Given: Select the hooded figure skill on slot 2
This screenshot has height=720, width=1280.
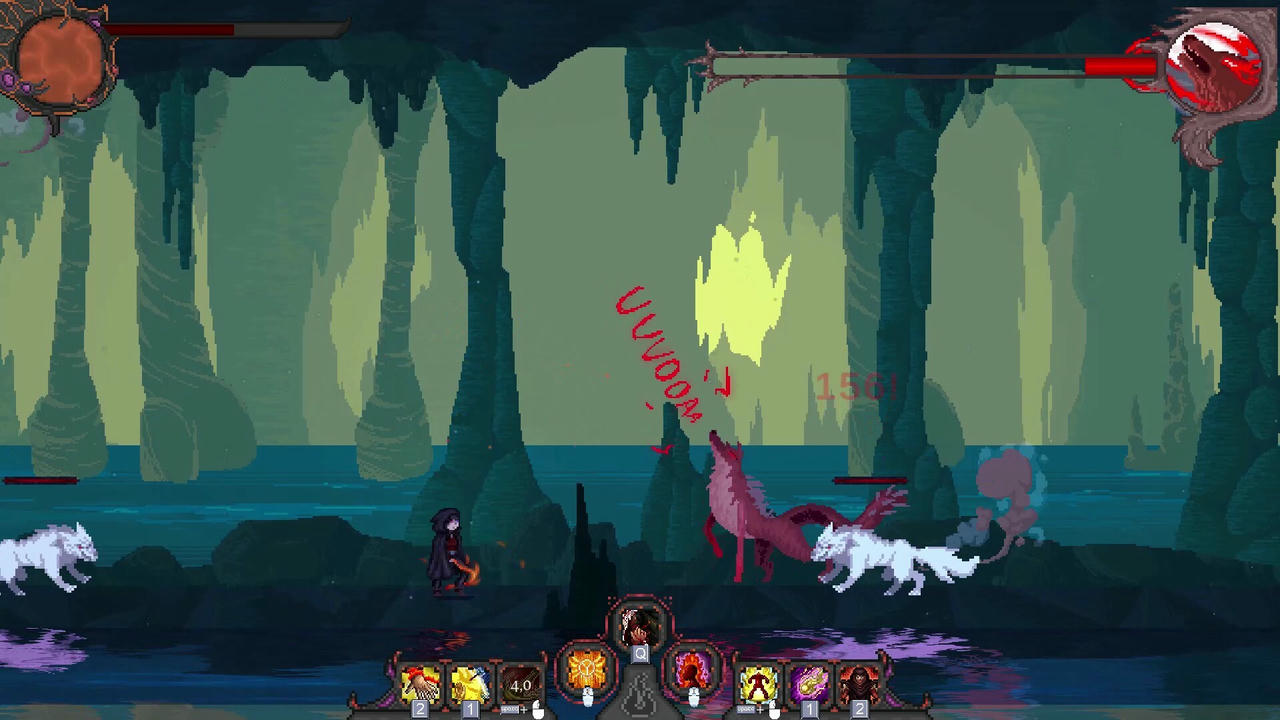Looking at the screenshot, I should 860,684.
